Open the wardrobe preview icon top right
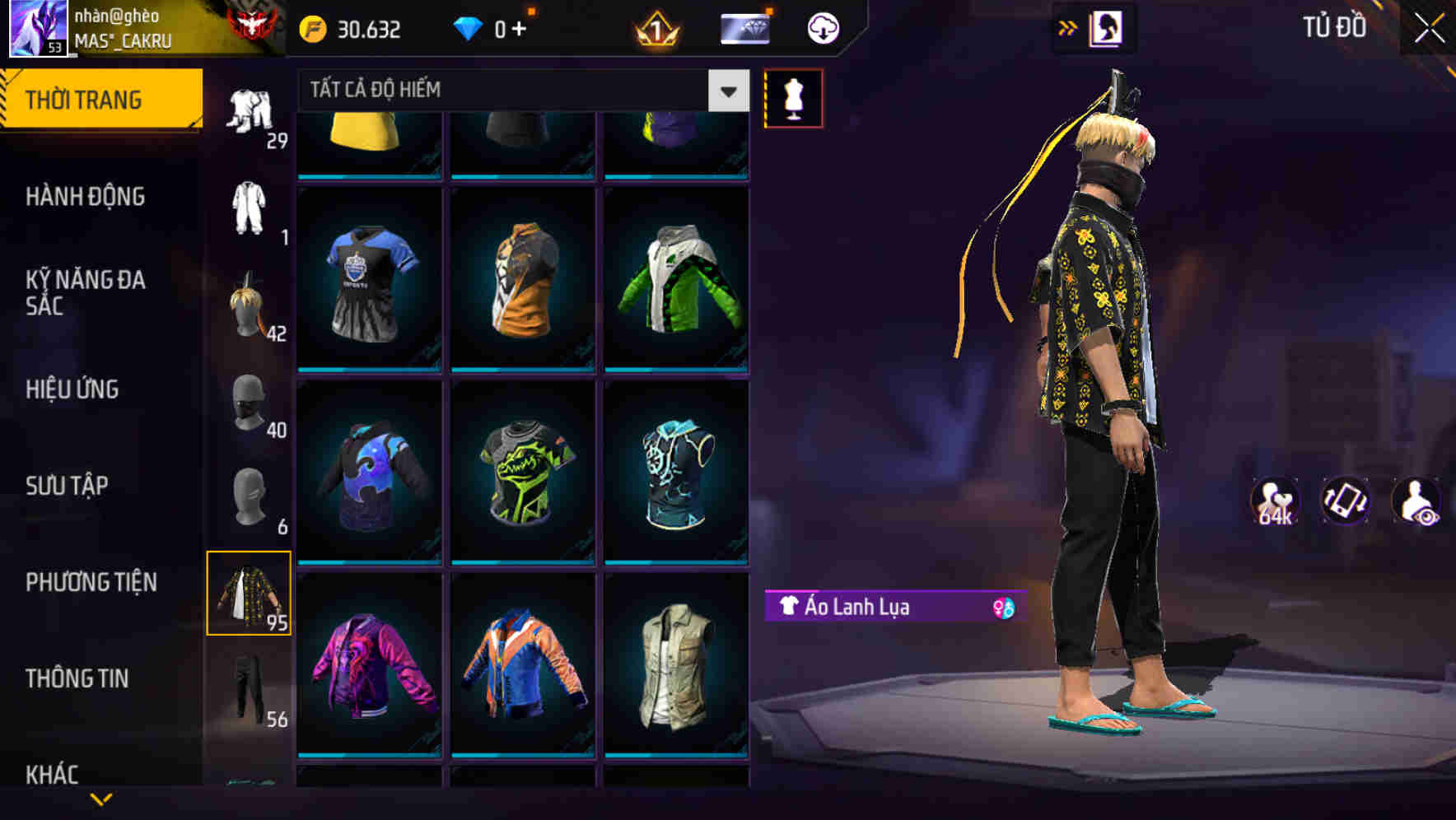 tap(1108, 27)
